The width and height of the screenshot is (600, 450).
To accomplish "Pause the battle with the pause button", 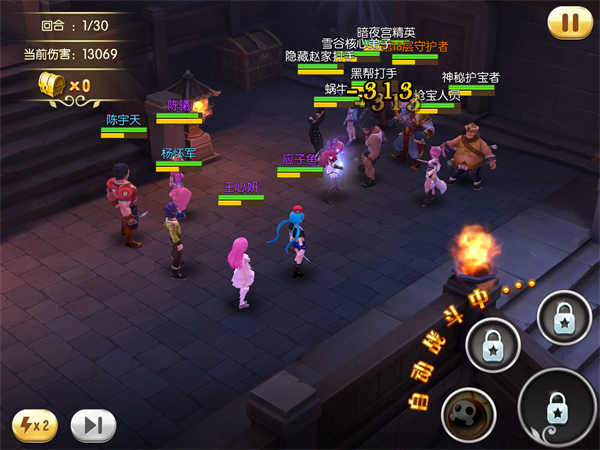I will tap(570, 22).
